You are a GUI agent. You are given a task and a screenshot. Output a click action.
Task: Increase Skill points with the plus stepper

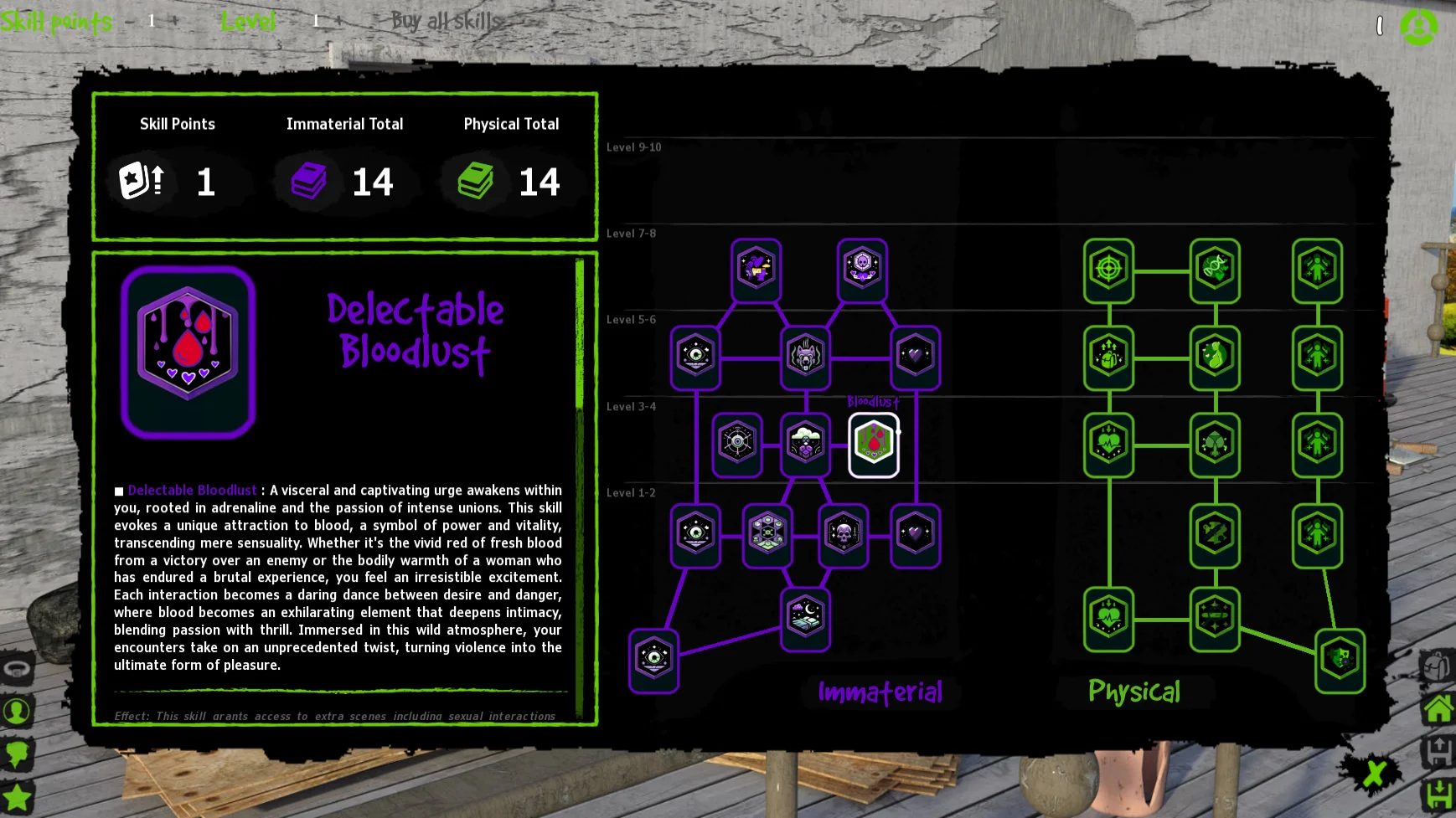175,21
